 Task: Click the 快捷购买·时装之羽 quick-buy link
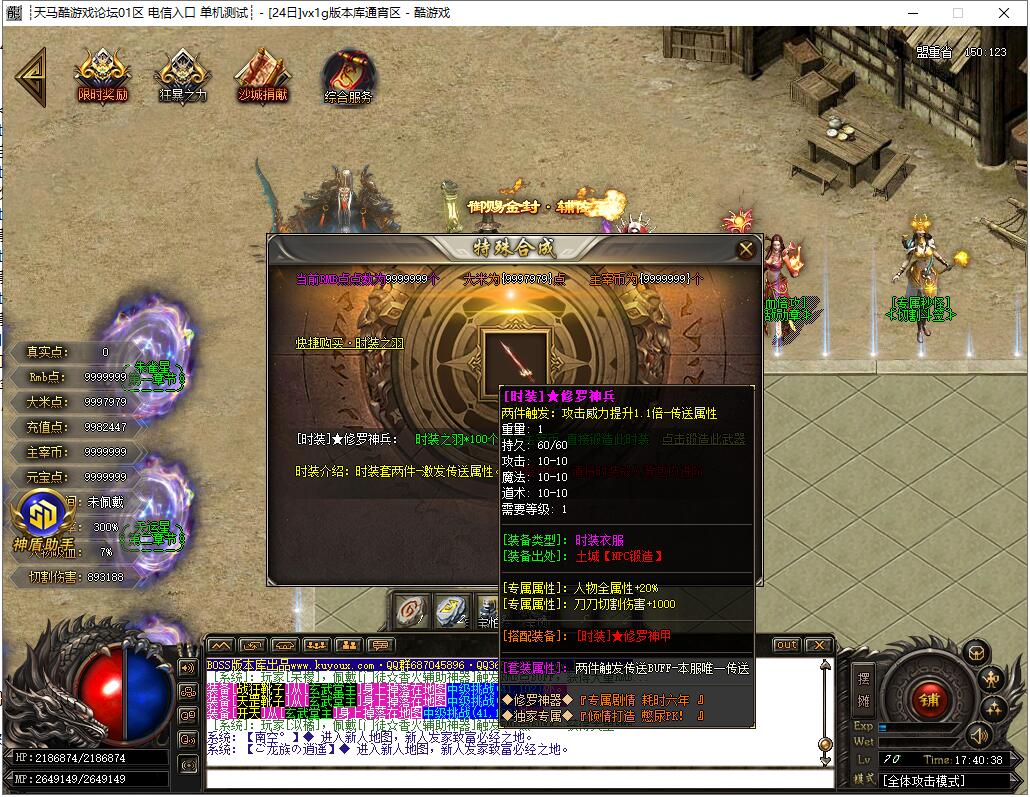pyautogui.click(x=349, y=343)
